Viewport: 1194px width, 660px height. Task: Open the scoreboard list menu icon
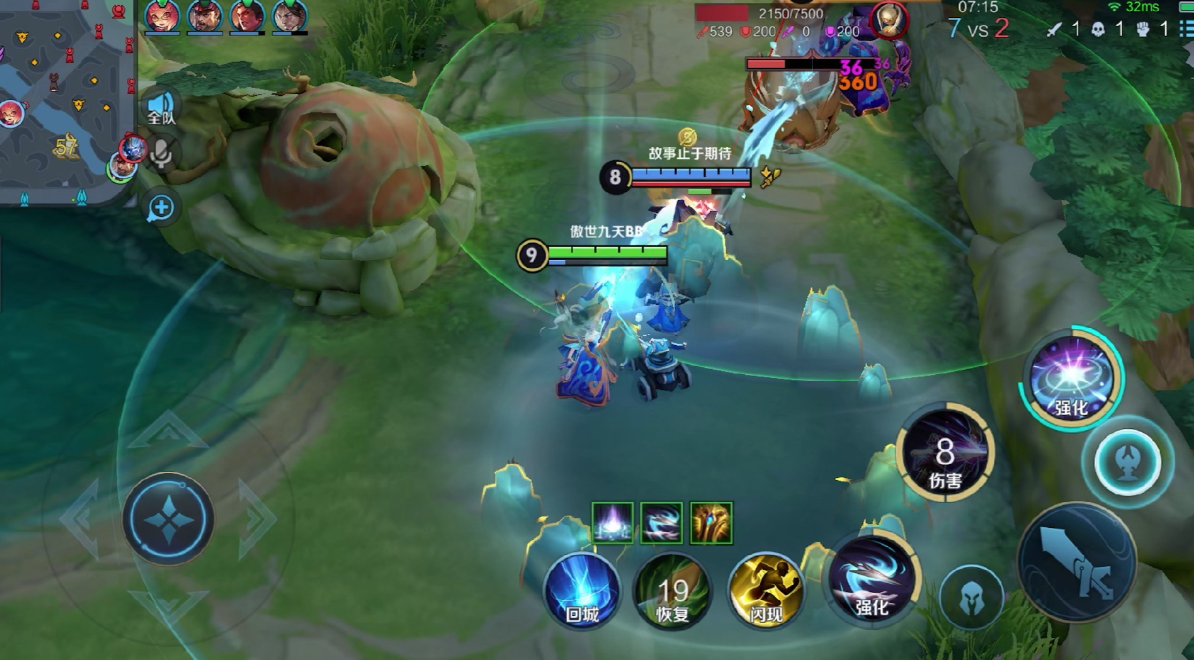click(x=1185, y=29)
